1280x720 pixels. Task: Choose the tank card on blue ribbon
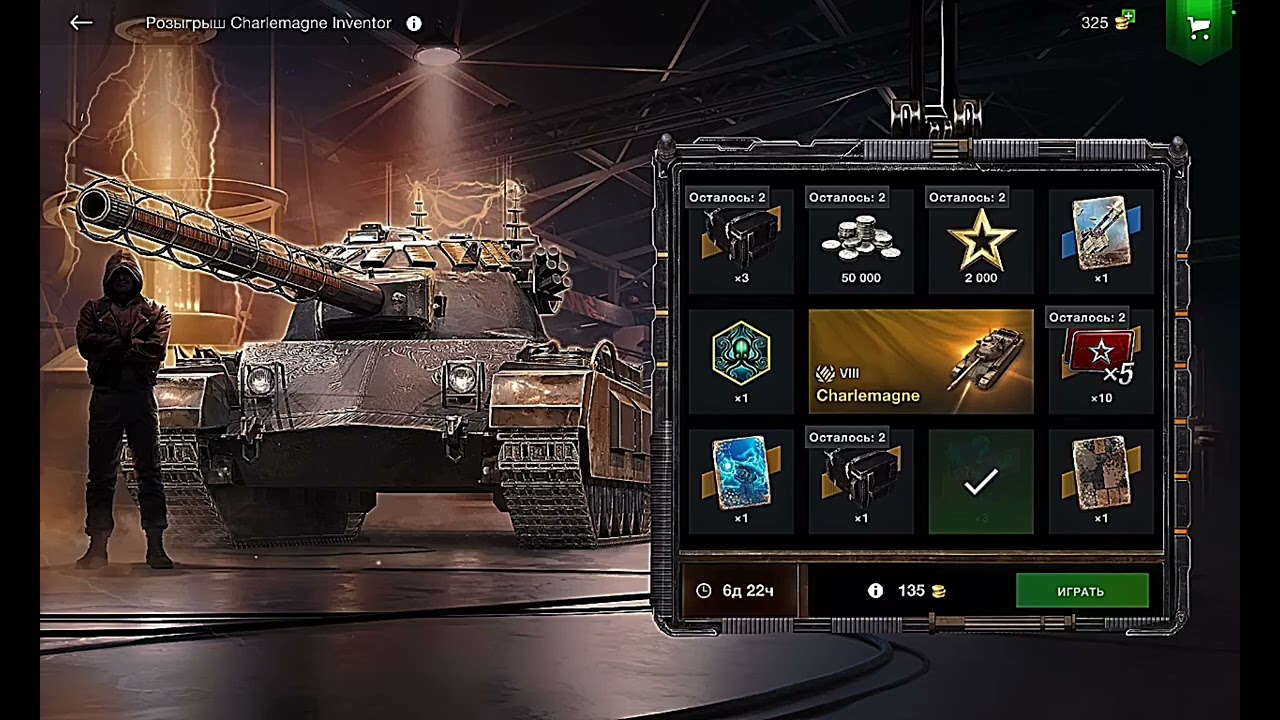click(1100, 241)
